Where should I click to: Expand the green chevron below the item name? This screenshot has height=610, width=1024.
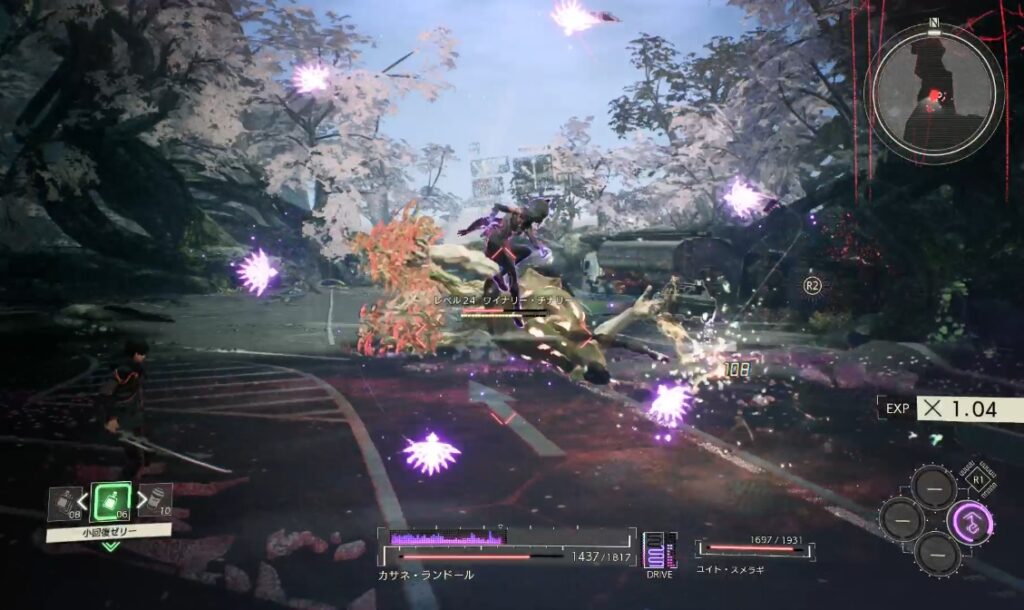[x=109, y=546]
